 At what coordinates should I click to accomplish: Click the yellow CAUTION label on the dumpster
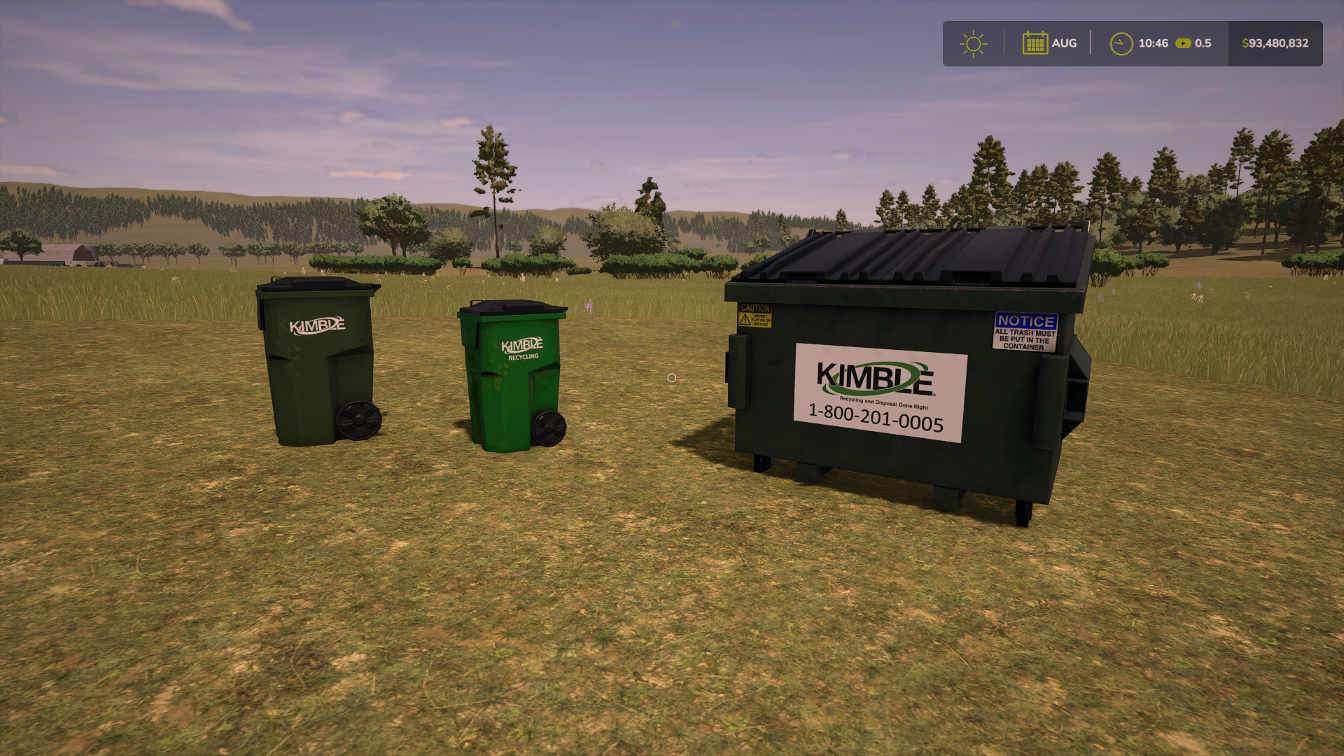[x=753, y=314]
